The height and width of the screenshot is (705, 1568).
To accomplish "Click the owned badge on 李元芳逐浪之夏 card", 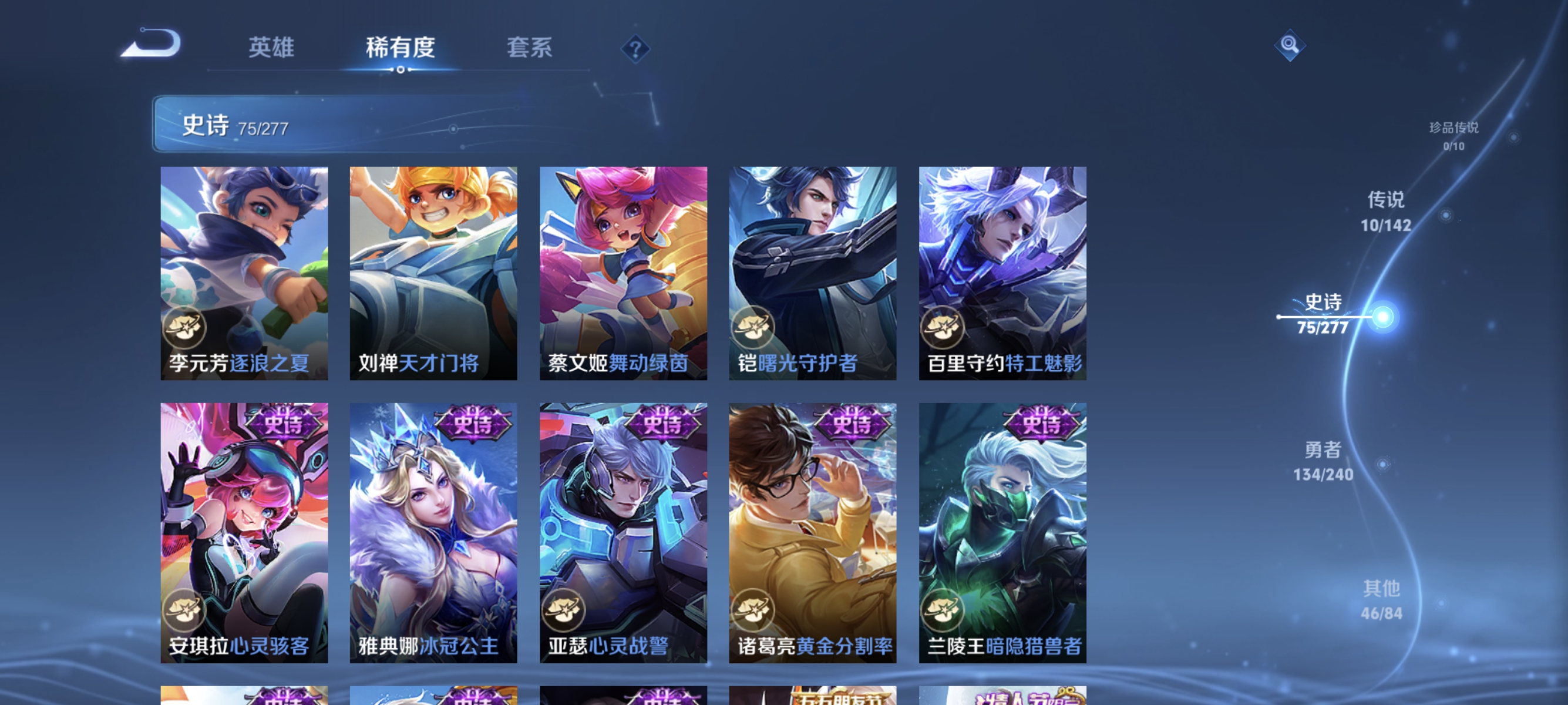I will [186, 328].
